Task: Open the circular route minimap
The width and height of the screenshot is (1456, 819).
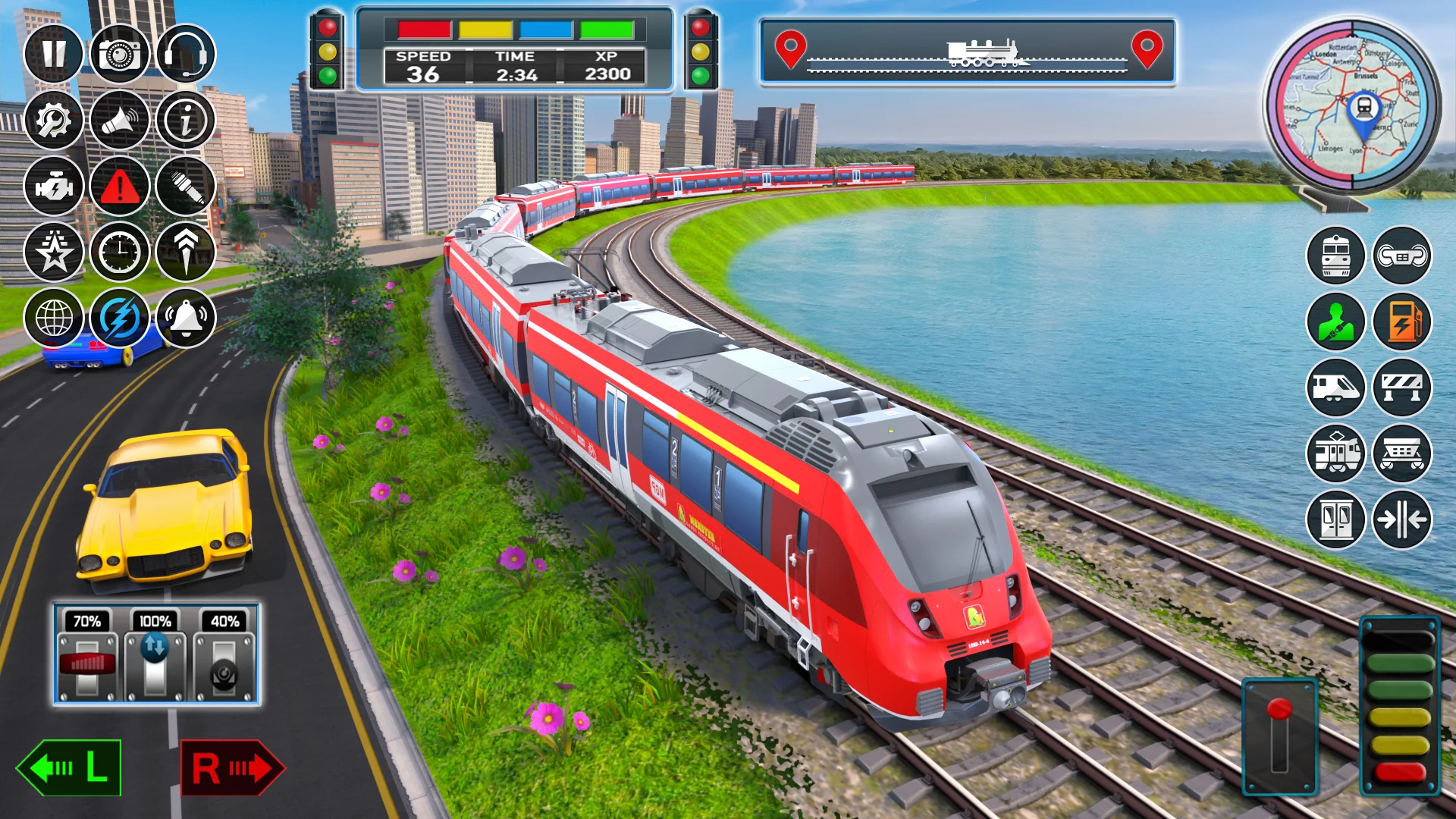Action: click(x=1352, y=105)
